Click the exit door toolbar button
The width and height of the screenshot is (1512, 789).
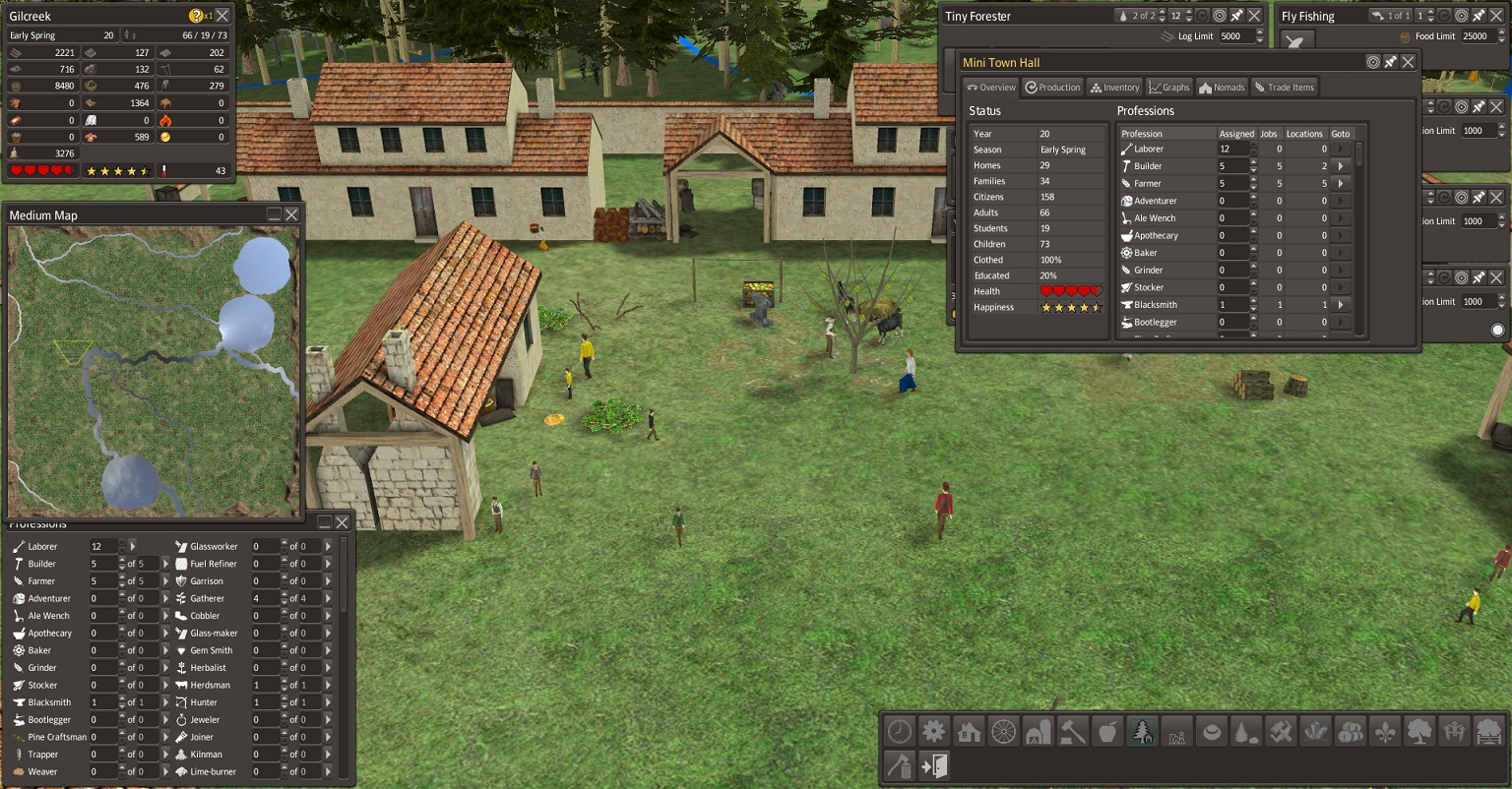tap(934, 765)
